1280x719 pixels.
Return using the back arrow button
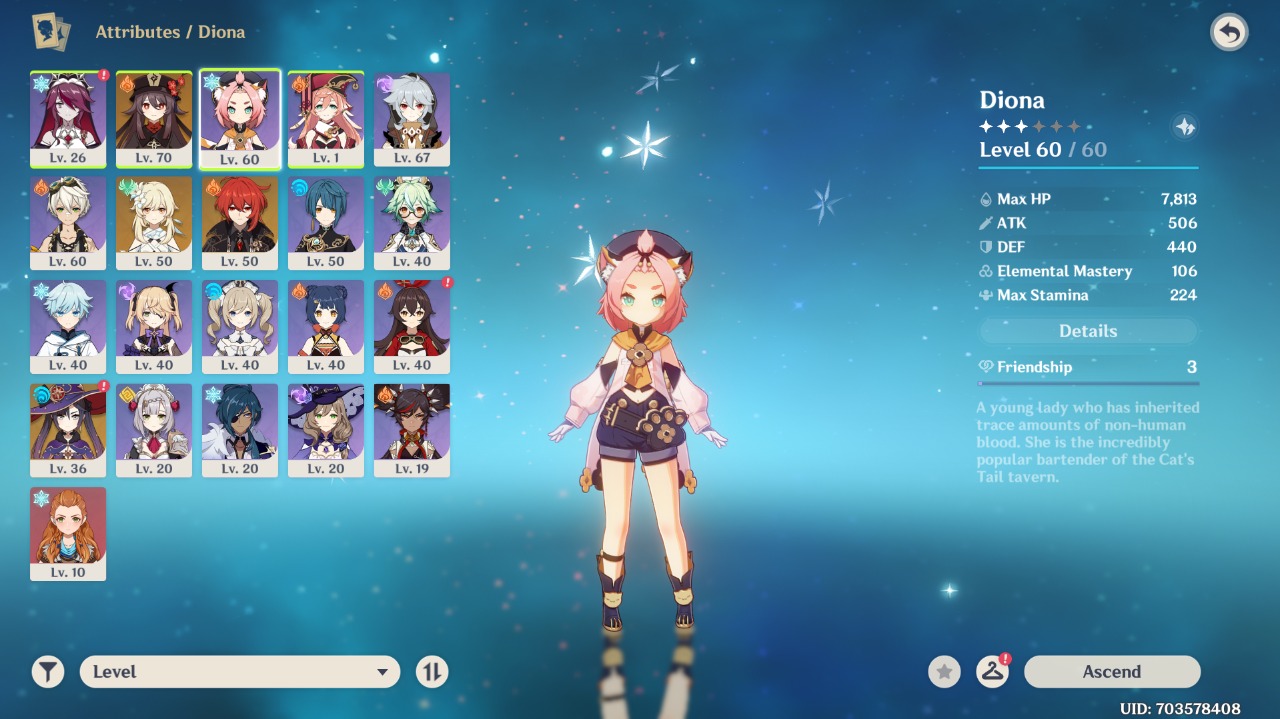click(1229, 33)
